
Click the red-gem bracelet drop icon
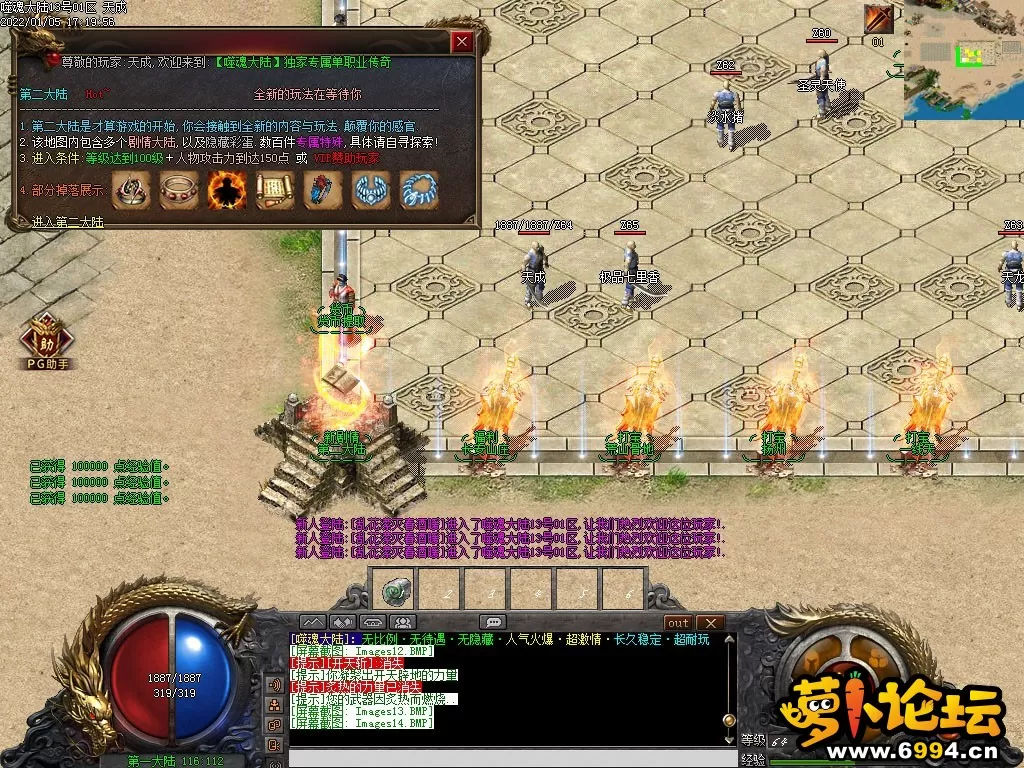coord(179,190)
